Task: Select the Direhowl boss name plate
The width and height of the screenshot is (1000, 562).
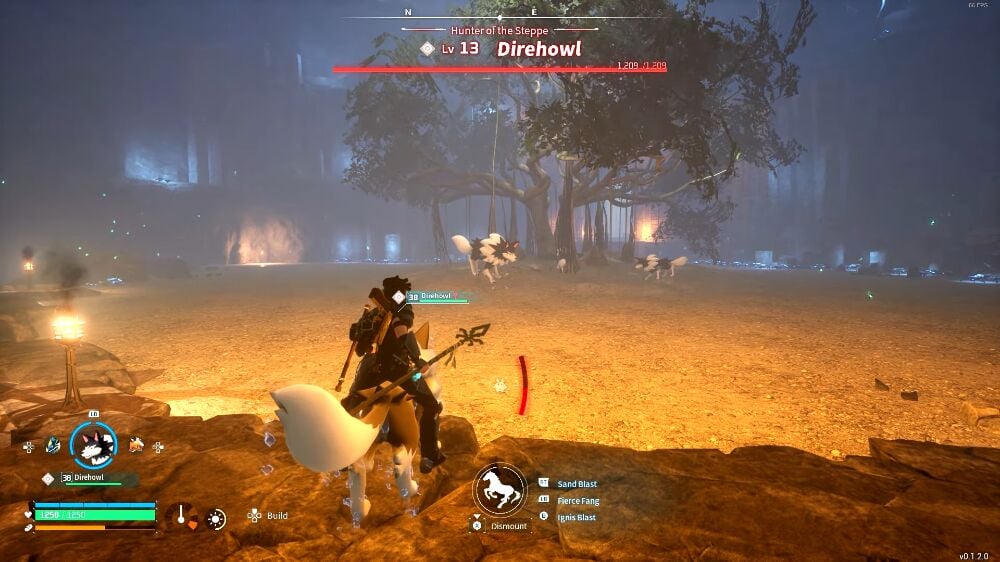Action: click(x=538, y=49)
